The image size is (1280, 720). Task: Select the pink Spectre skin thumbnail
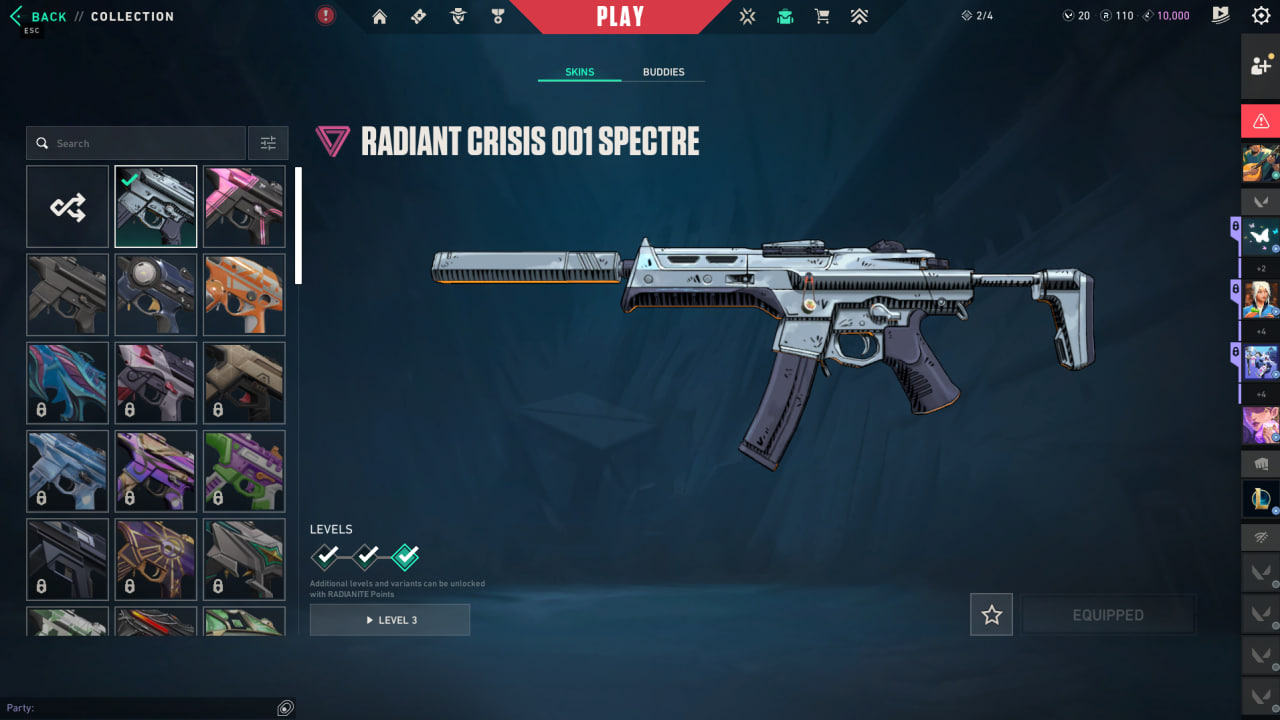coord(244,207)
